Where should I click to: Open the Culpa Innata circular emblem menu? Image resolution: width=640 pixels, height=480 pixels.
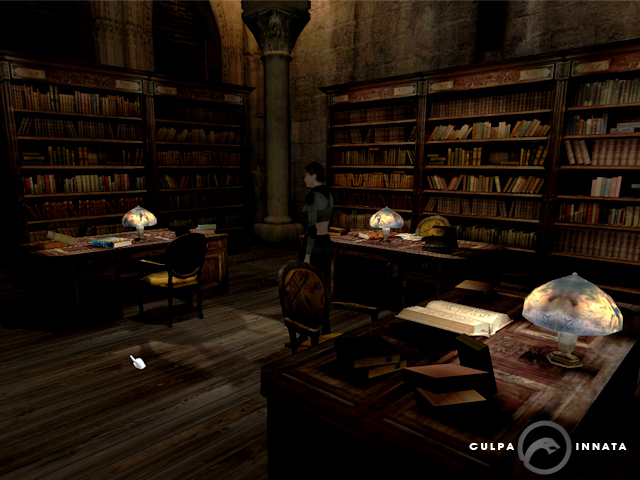point(546,446)
